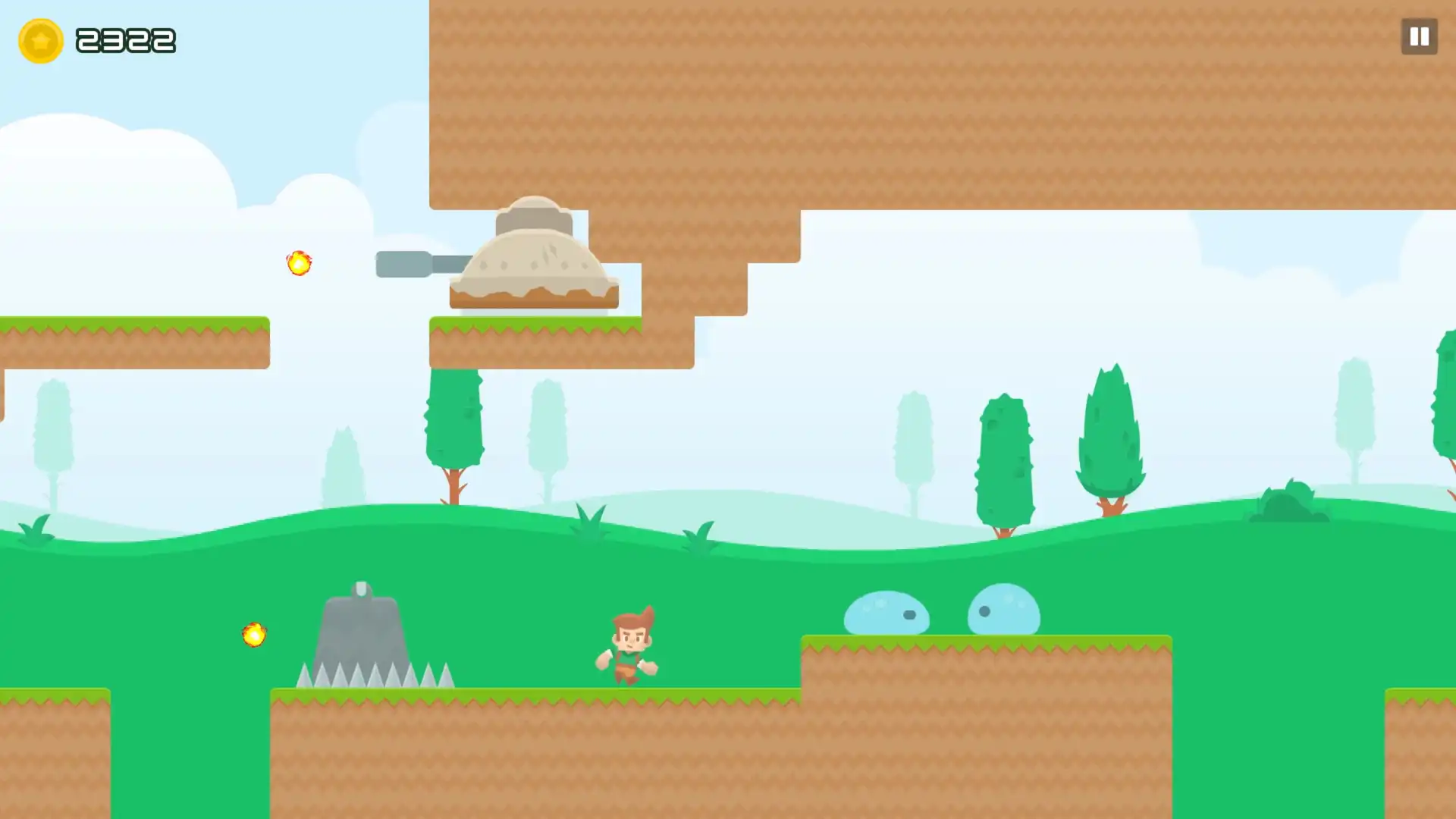1456x819 pixels.
Task: Click the cannon's gray barrel
Action: [409, 263]
